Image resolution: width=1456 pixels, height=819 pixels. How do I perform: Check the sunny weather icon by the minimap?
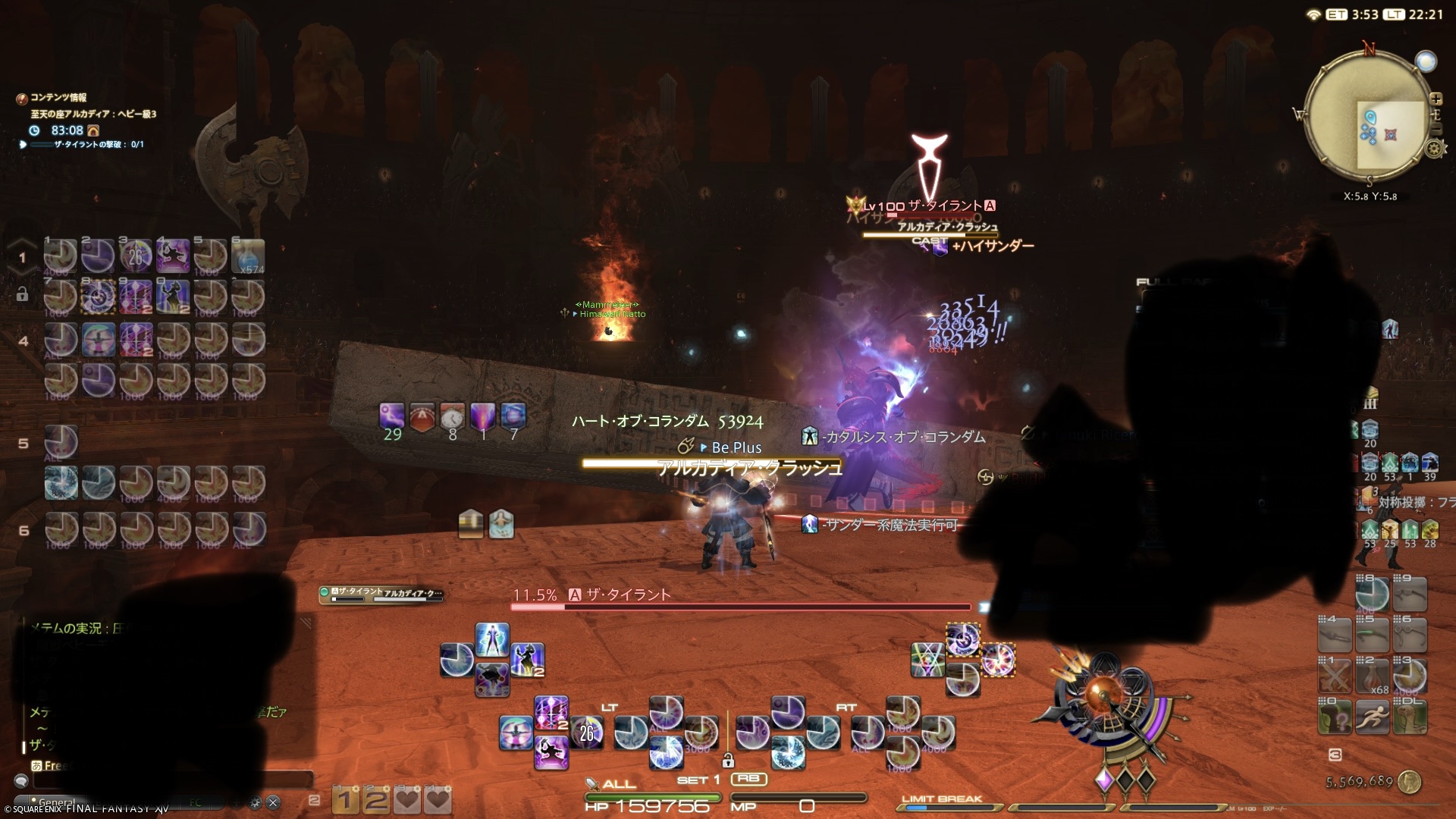[x=1426, y=61]
